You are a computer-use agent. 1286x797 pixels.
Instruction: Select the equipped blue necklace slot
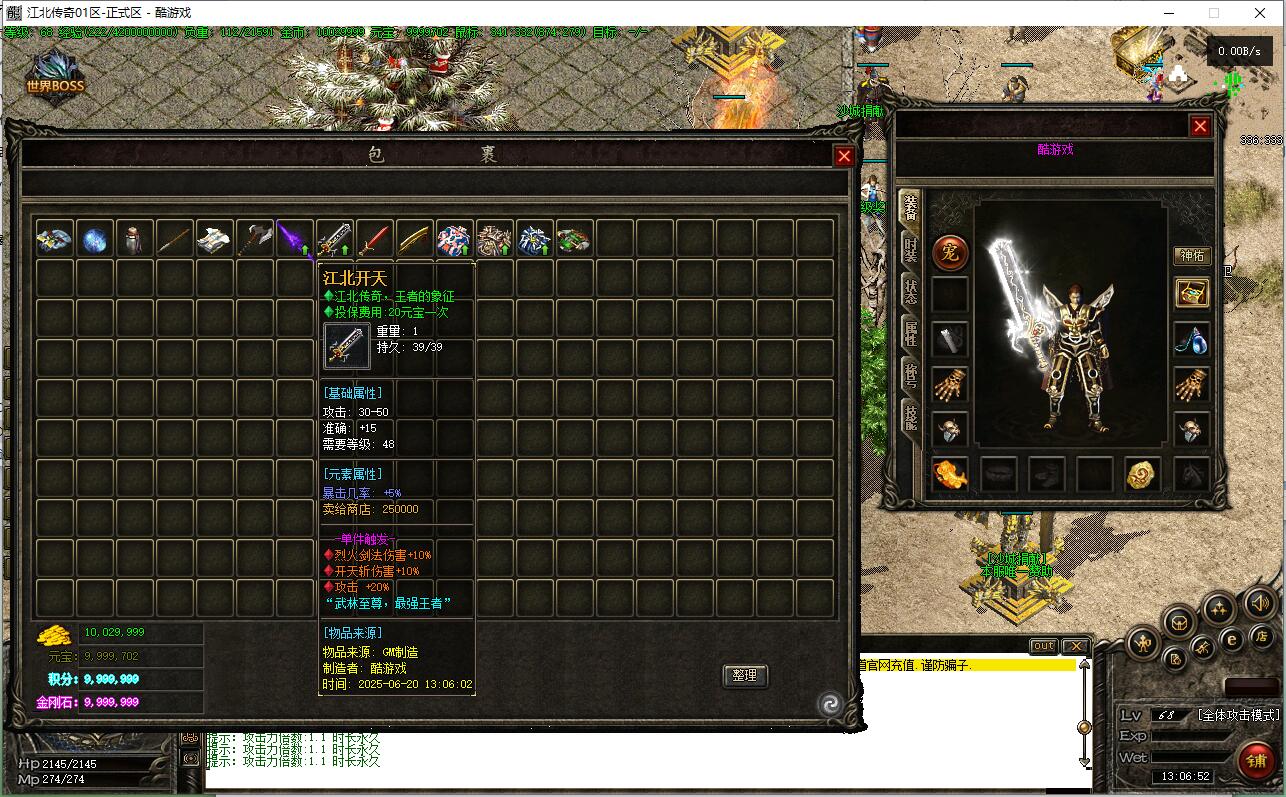click(1191, 339)
